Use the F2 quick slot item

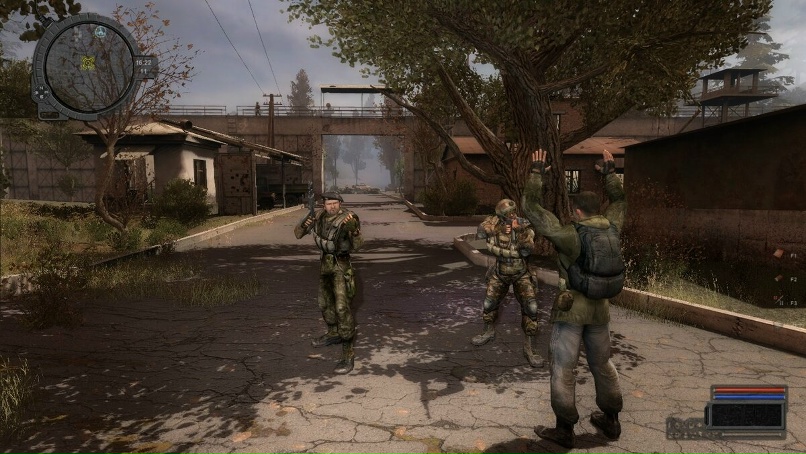778,277
